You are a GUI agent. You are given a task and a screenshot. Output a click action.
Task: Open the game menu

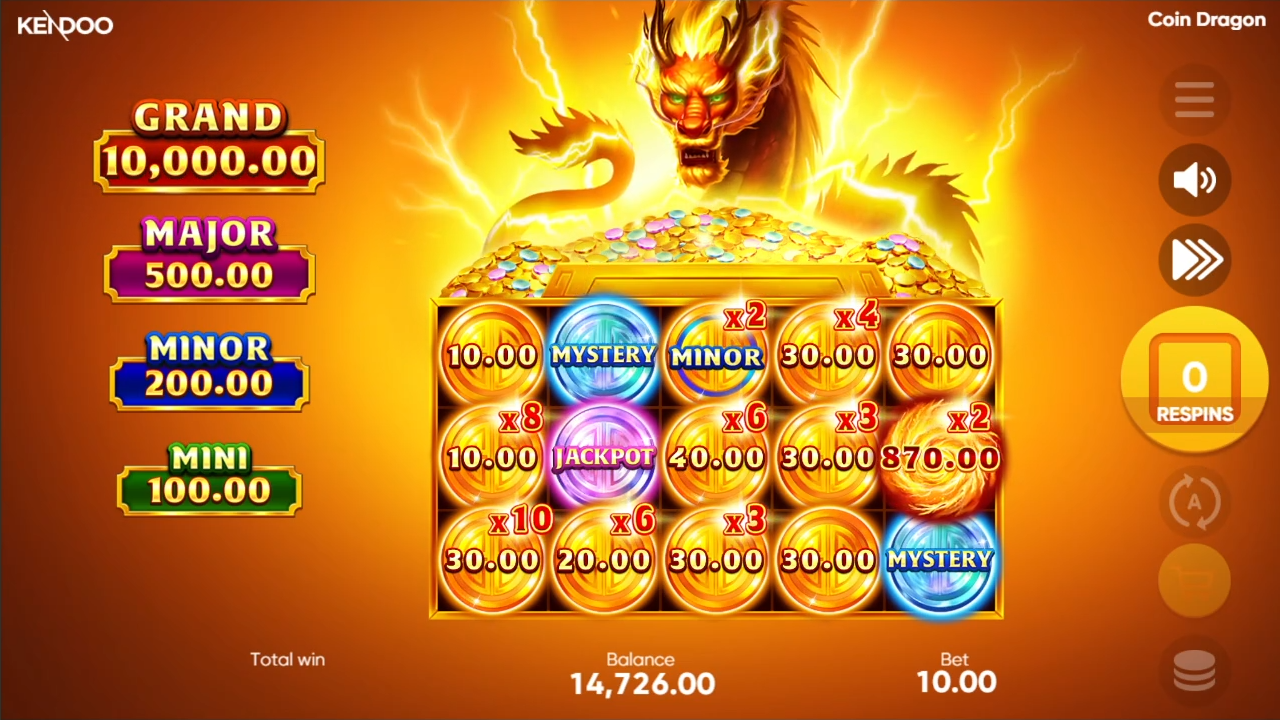coord(1194,99)
